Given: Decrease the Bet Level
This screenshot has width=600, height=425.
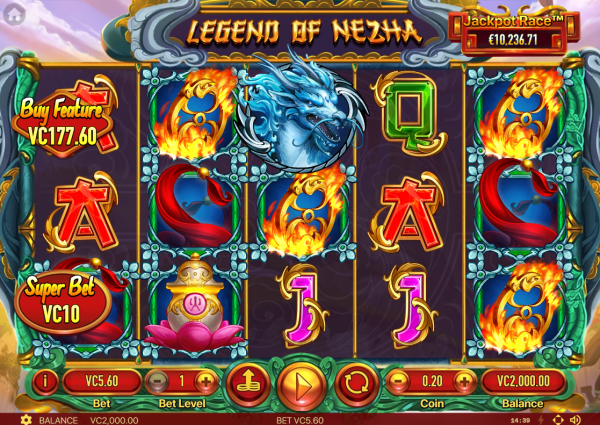Looking at the screenshot, I should (158, 381).
